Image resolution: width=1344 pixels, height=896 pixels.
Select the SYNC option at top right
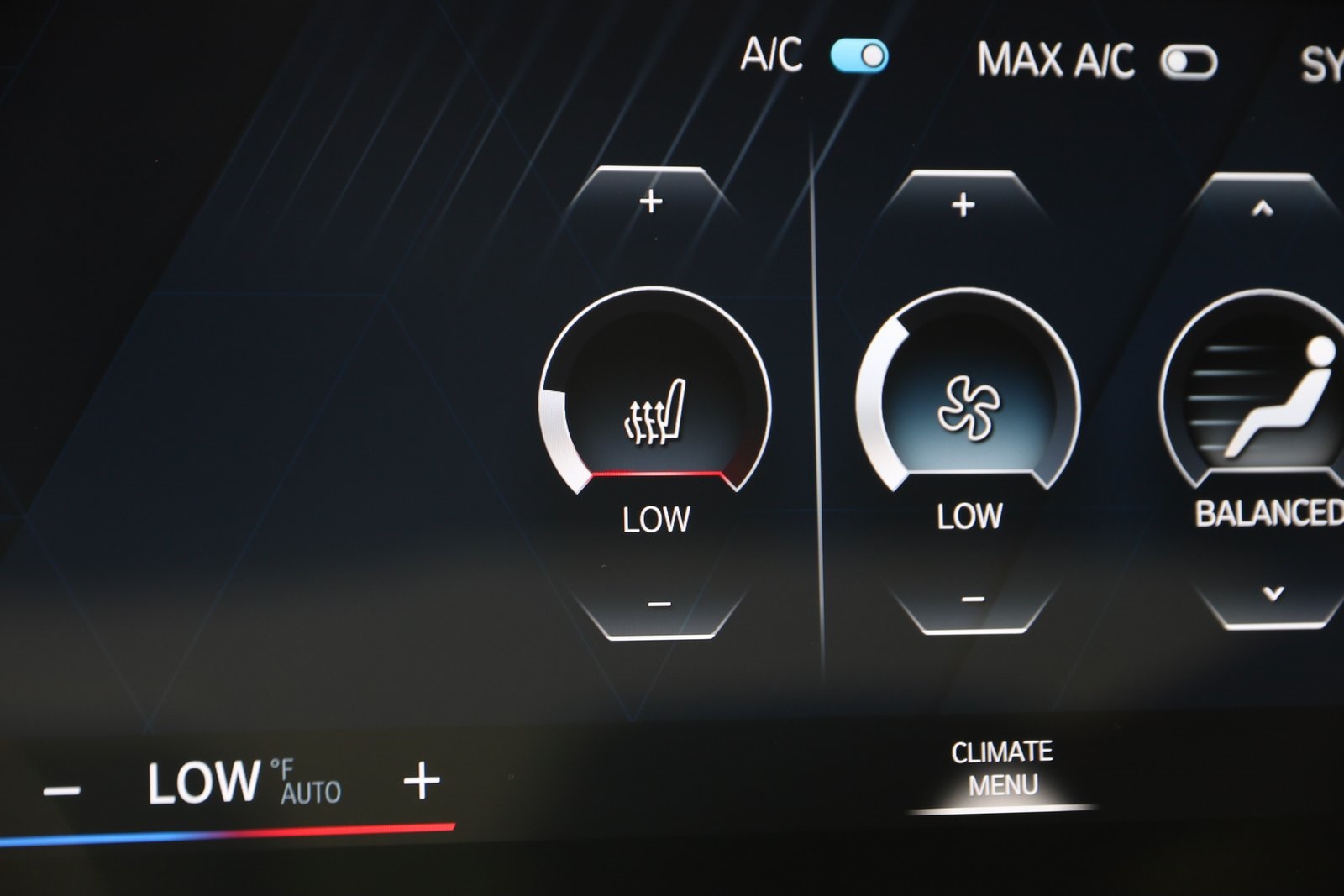[x=1323, y=60]
